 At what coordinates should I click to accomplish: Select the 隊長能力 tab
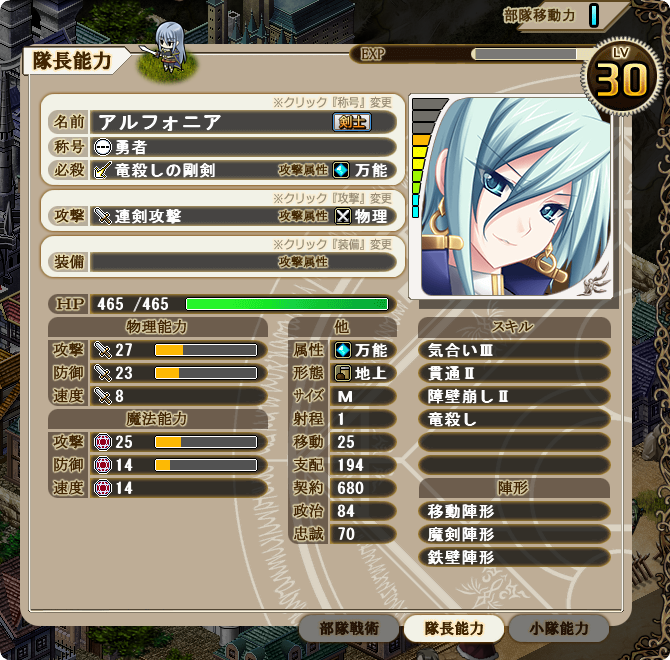[454, 628]
